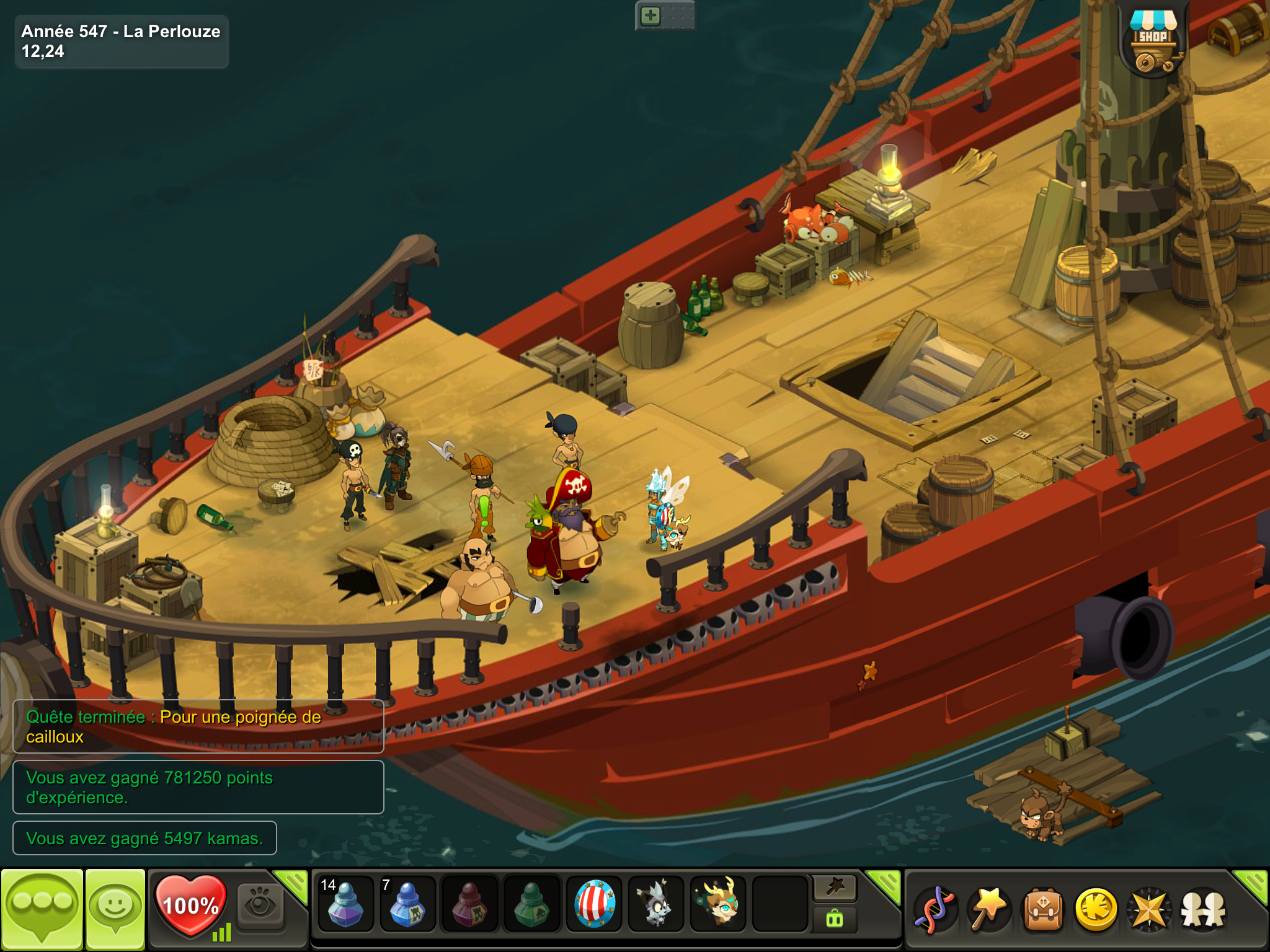This screenshot has height=952, width=1270.
Task: Open the chat speech bubble
Action: pyautogui.click(x=42, y=909)
